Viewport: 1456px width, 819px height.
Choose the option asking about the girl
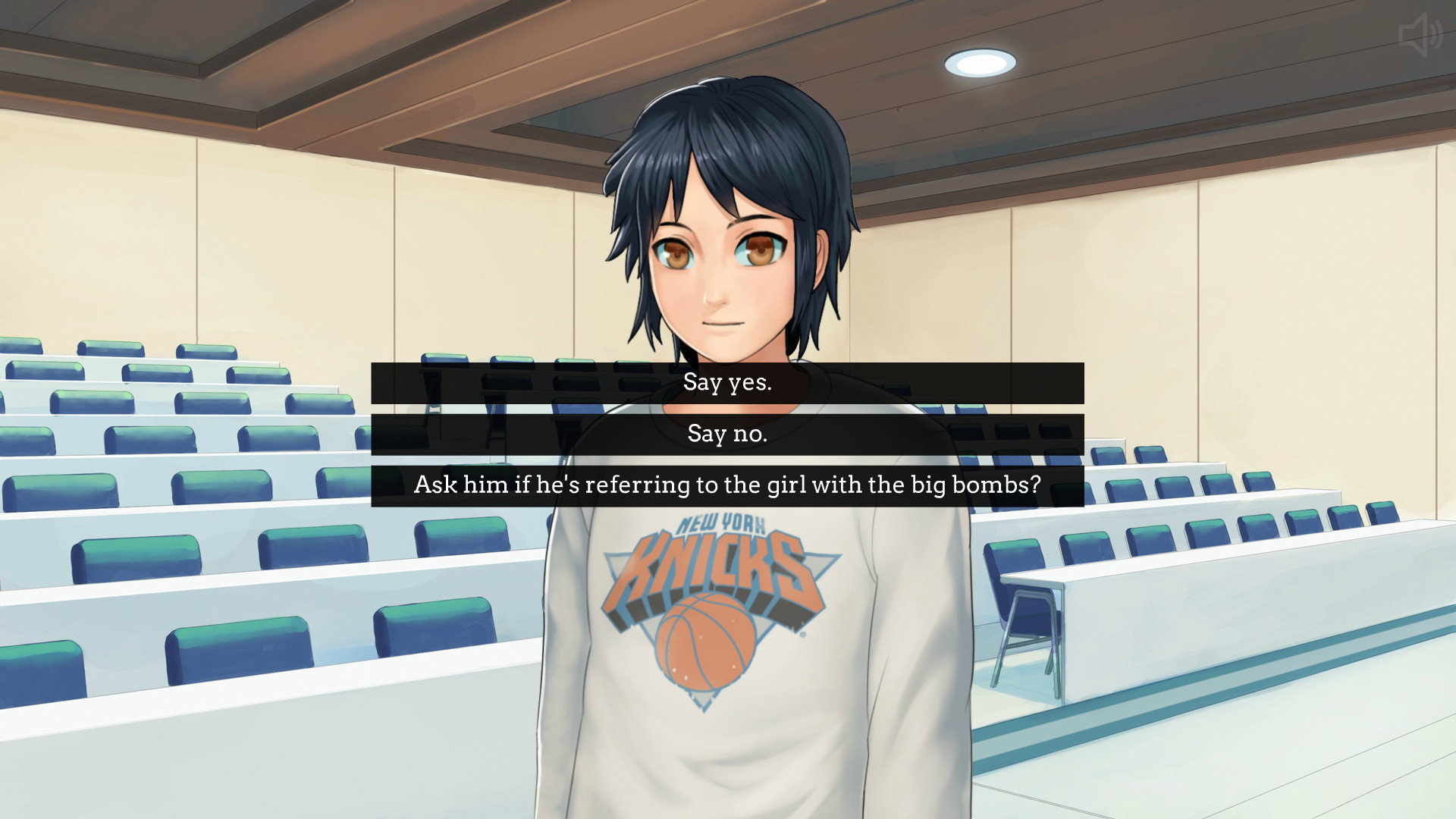[x=726, y=485]
